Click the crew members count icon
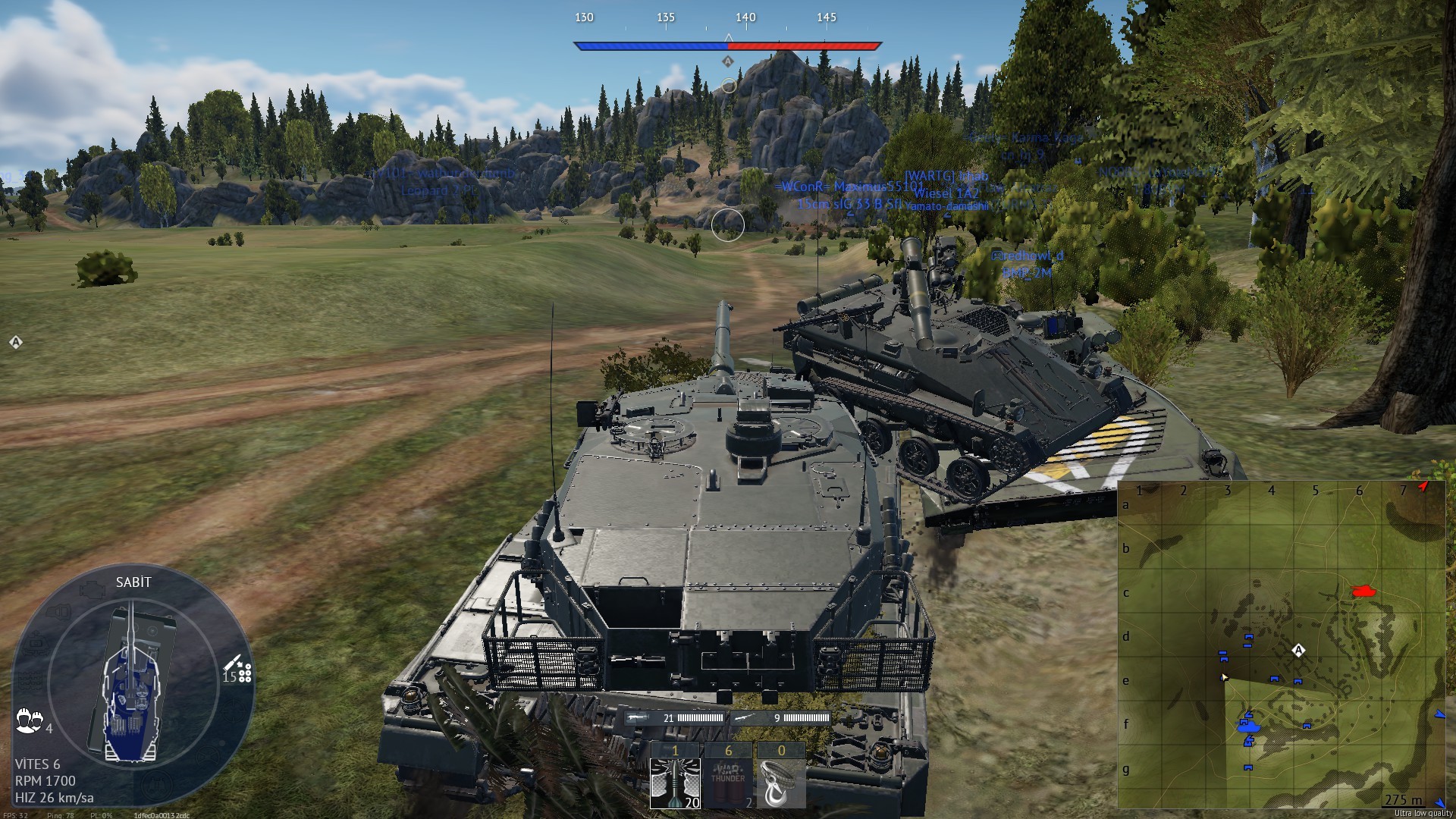This screenshot has height=819, width=1456. (x=29, y=720)
